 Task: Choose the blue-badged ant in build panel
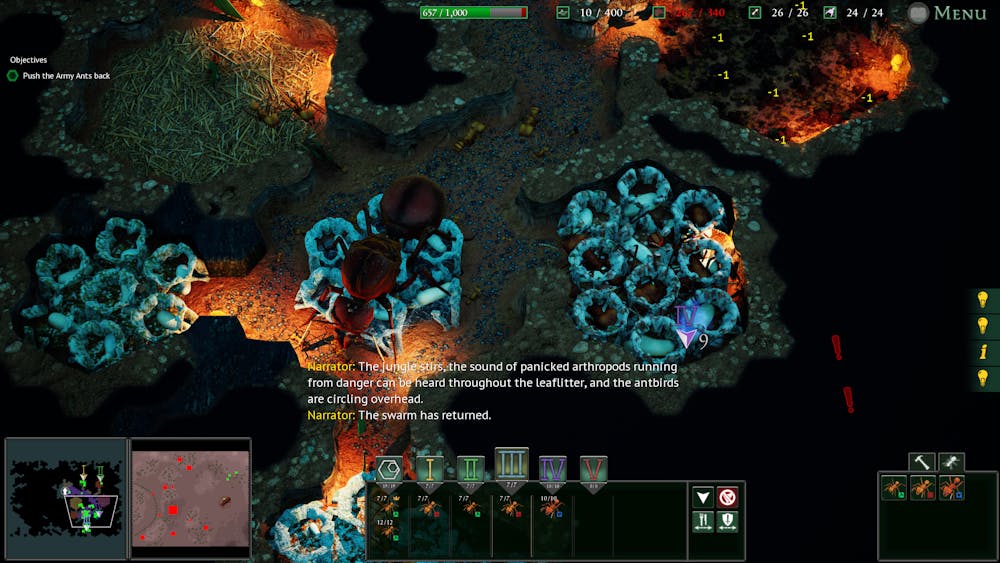951,488
